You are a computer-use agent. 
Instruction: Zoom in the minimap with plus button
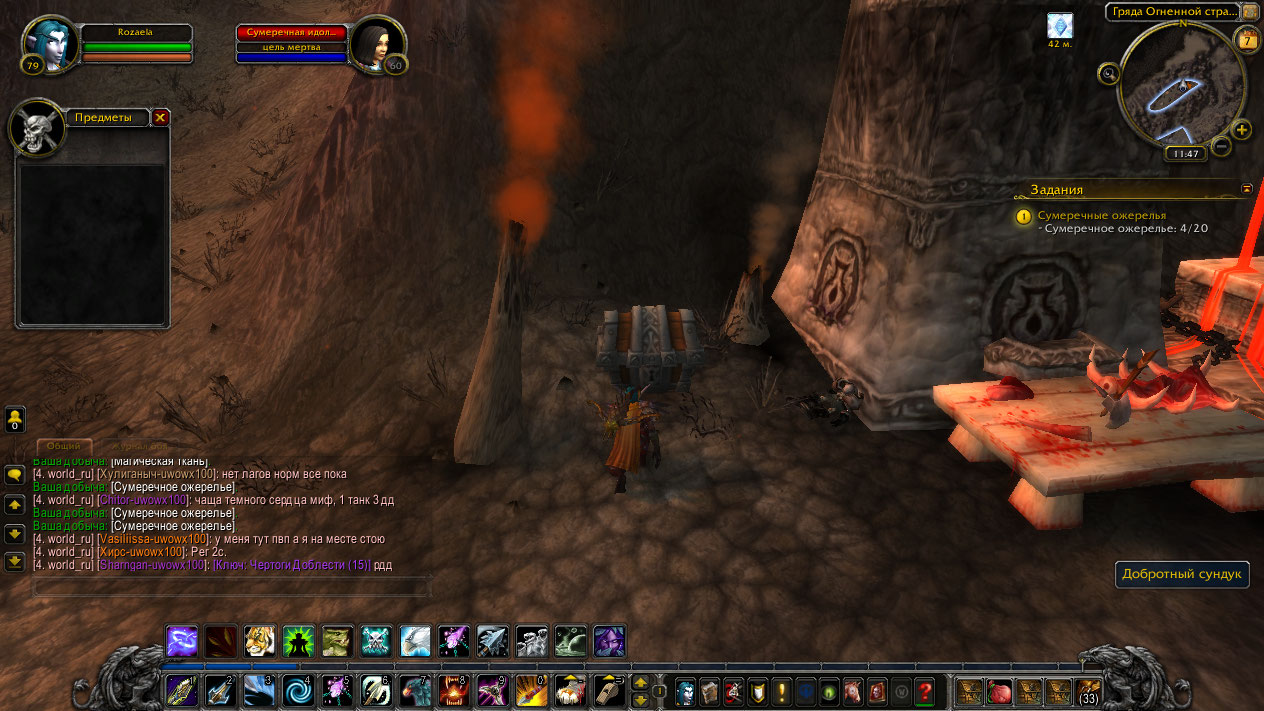(x=1241, y=130)
